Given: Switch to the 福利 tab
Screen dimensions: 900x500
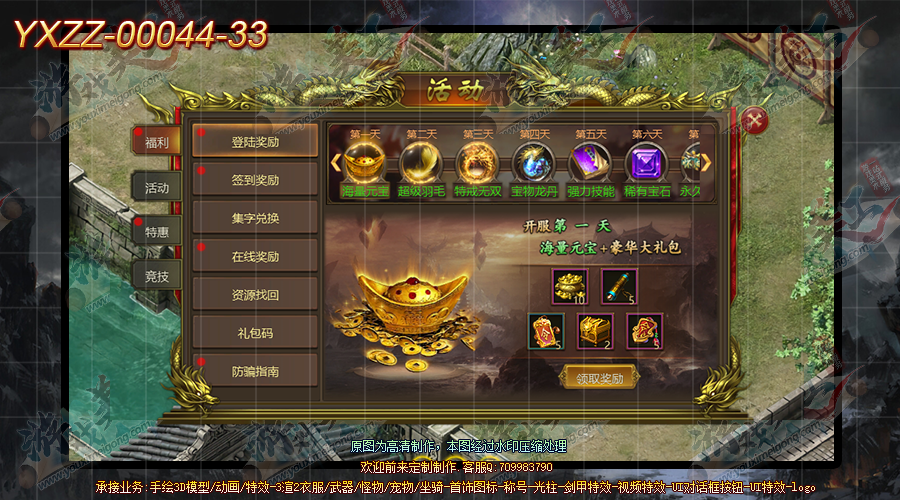Looking at the screenshot, I should coord(156,142).
